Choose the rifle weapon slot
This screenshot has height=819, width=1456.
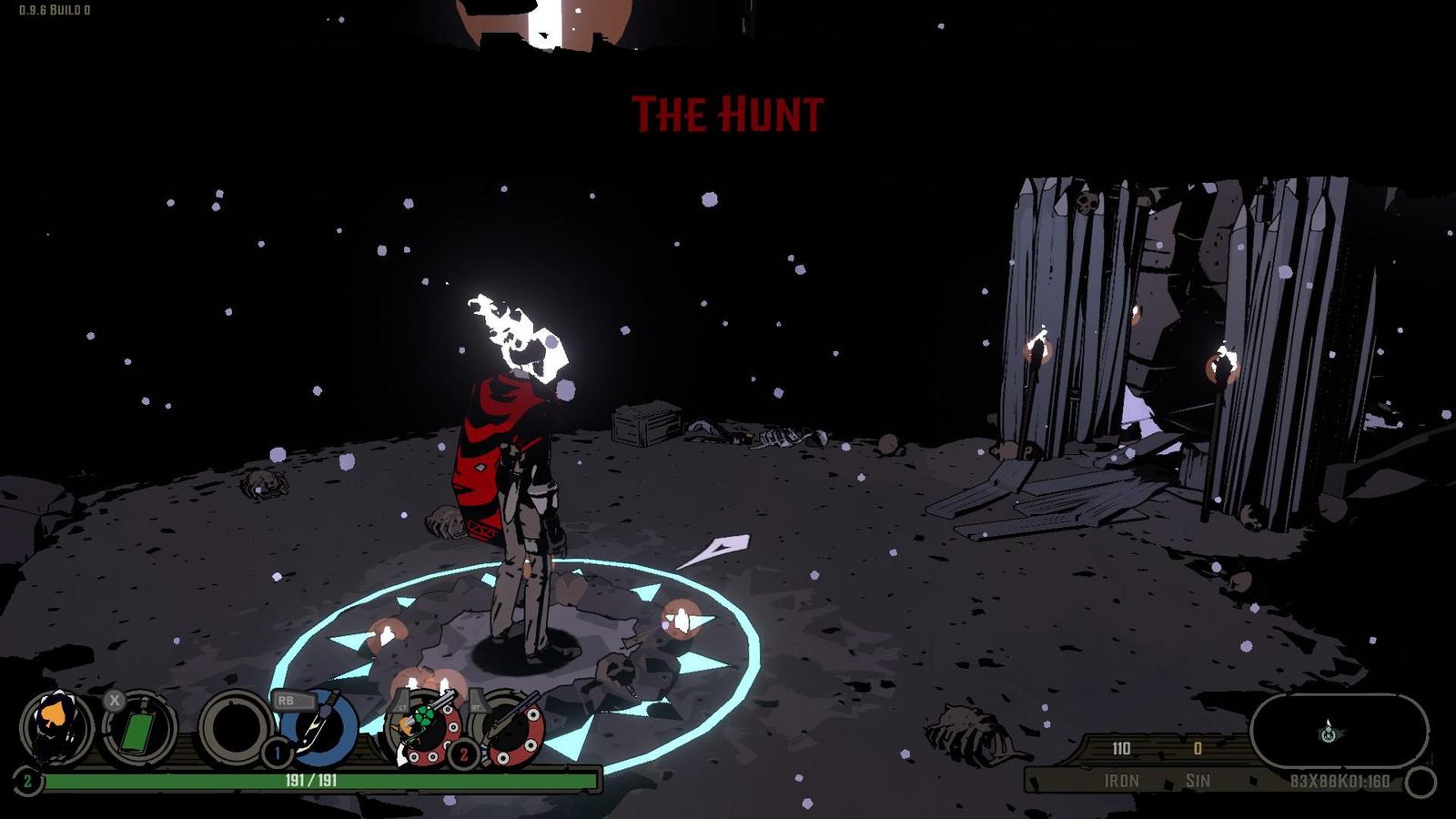tap(511, 726)
